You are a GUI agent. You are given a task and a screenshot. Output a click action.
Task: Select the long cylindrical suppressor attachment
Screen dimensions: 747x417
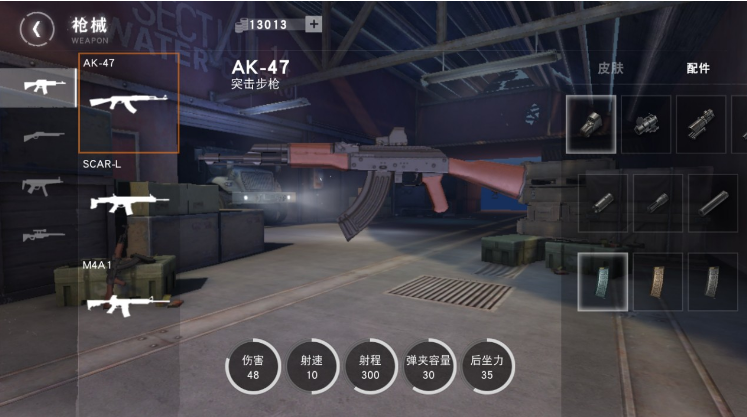[712, 203]
